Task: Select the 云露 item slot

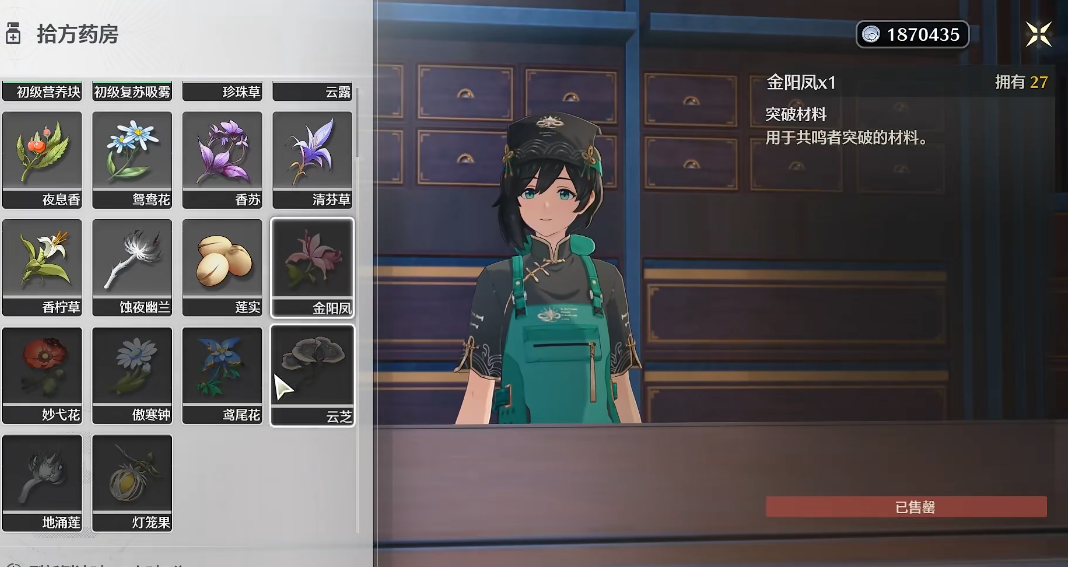Action: coord(312,91)
